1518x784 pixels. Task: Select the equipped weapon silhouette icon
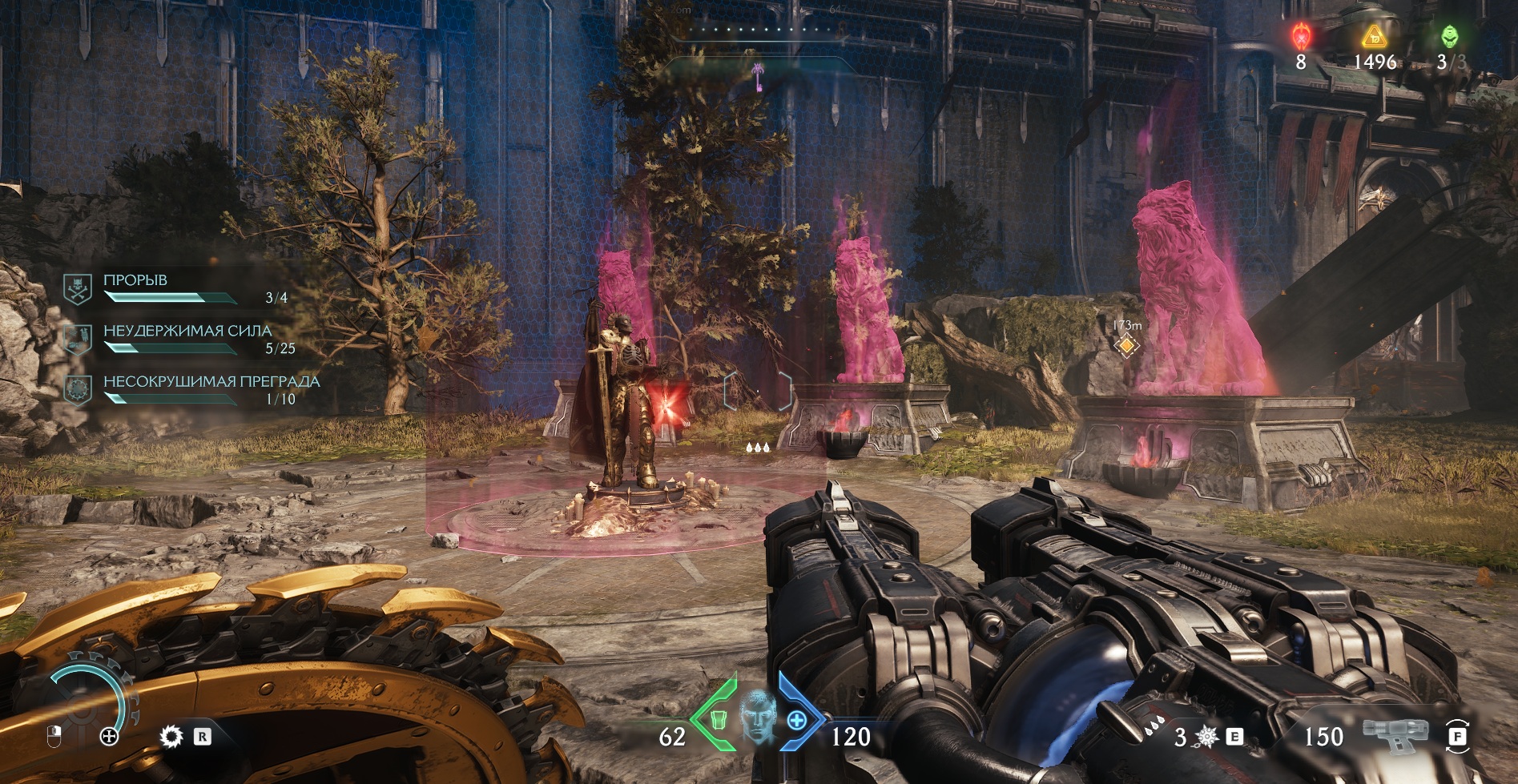pos(1395,734)
